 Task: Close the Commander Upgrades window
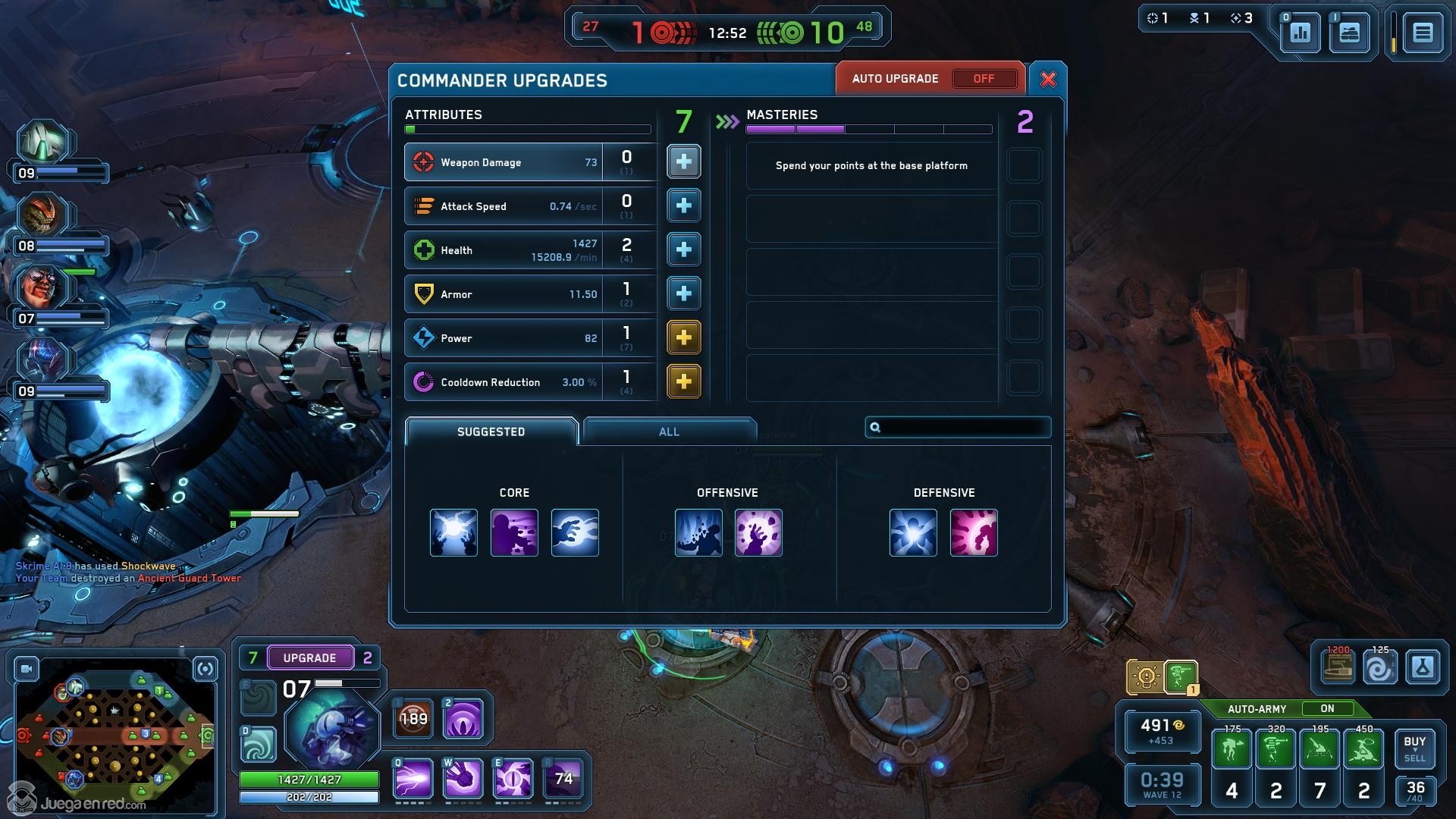pyautogui.click(x=1048, y=80)
